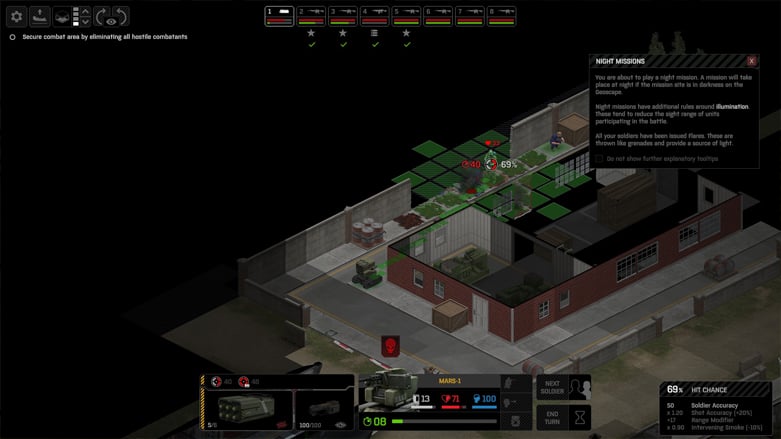Click the End Turn button
The image size is (781, 439).
click(552, 417)
